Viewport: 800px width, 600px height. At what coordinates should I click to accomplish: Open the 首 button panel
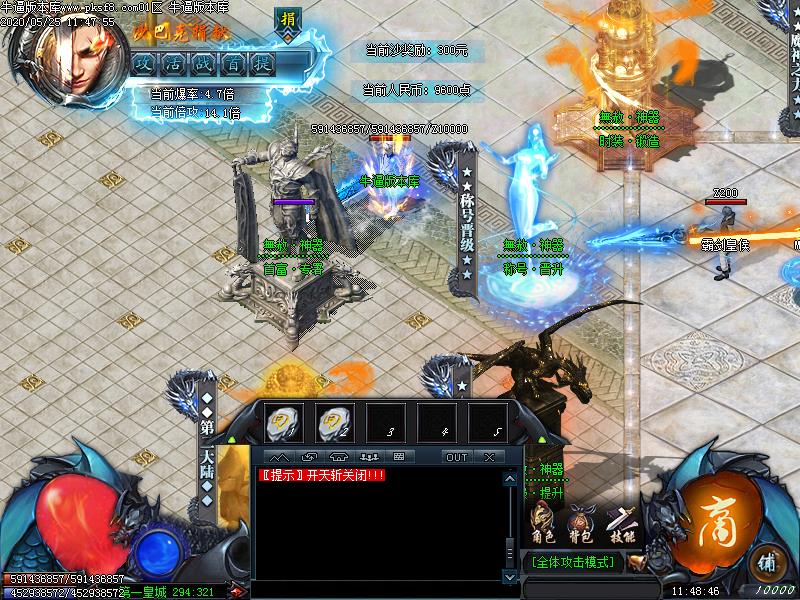pos(234,62)
